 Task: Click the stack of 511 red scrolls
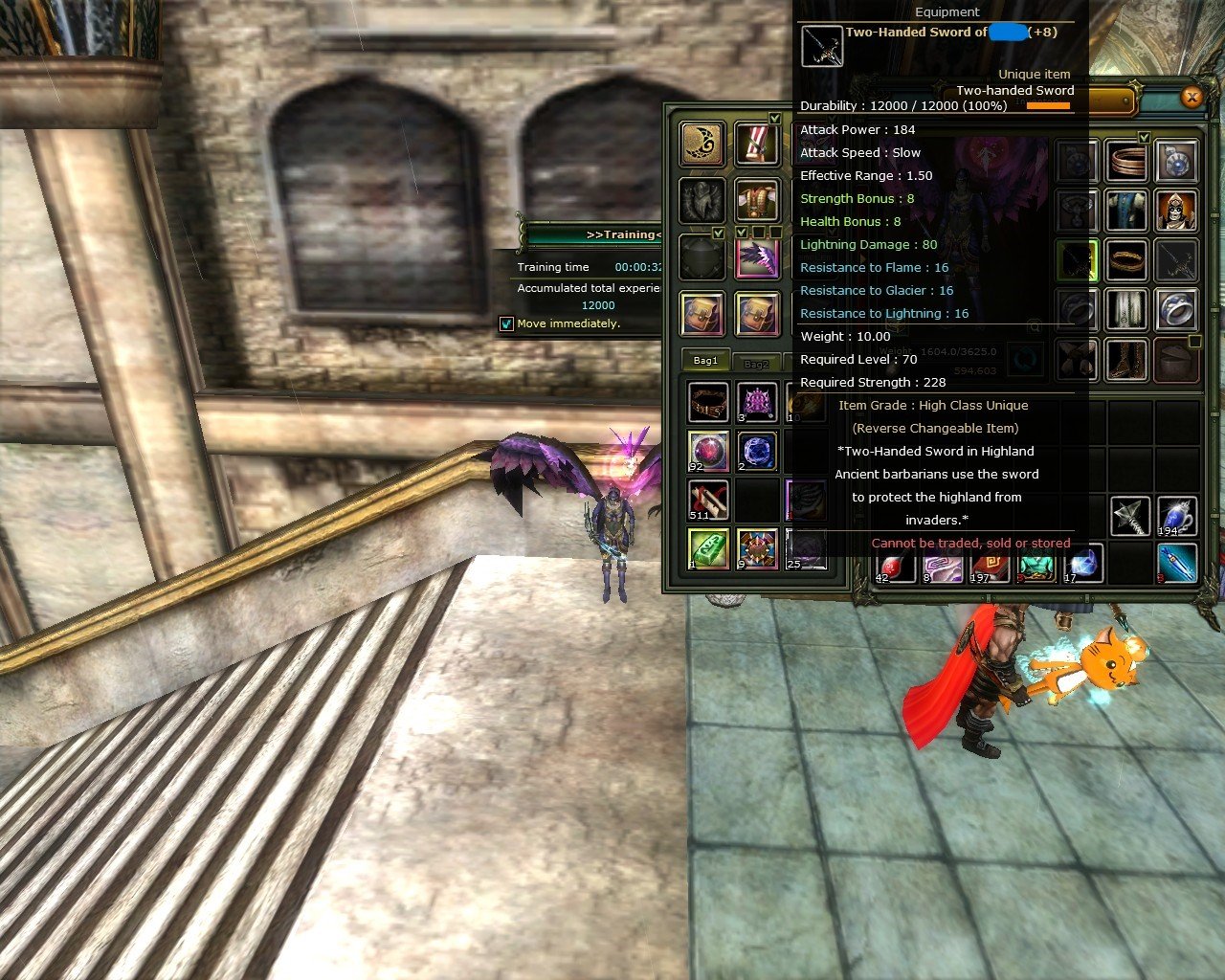coord(706,500)
